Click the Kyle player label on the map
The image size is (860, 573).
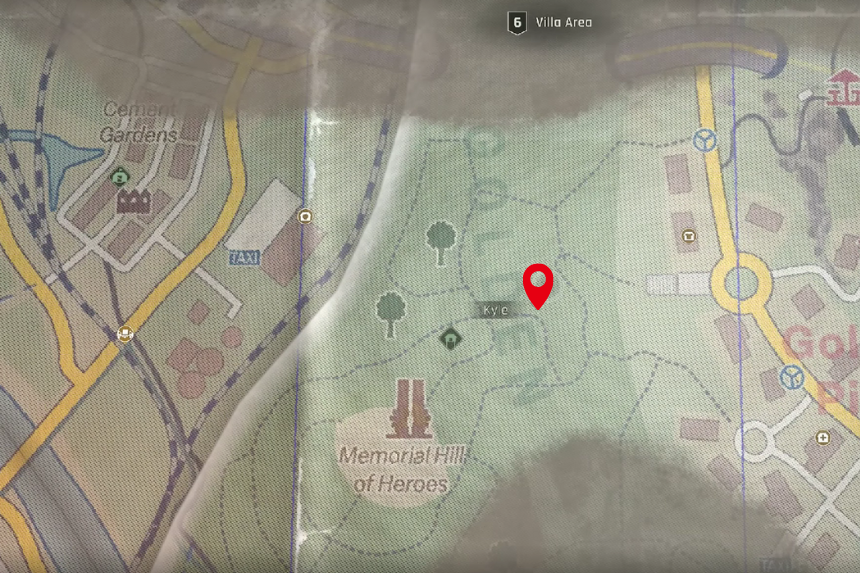point(496,311)
